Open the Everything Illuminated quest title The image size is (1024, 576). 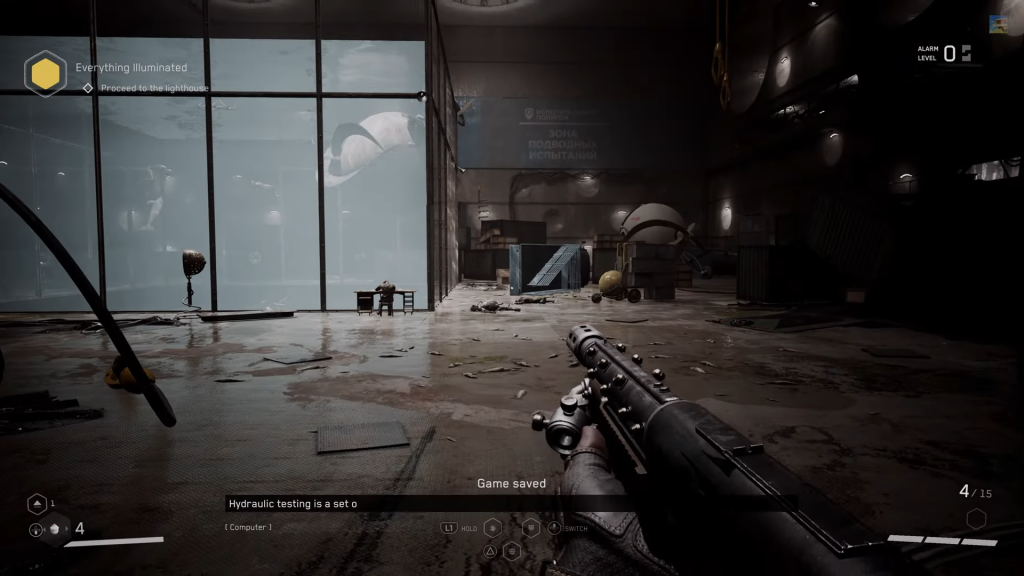pyautogui.click(x=131, y=68)
